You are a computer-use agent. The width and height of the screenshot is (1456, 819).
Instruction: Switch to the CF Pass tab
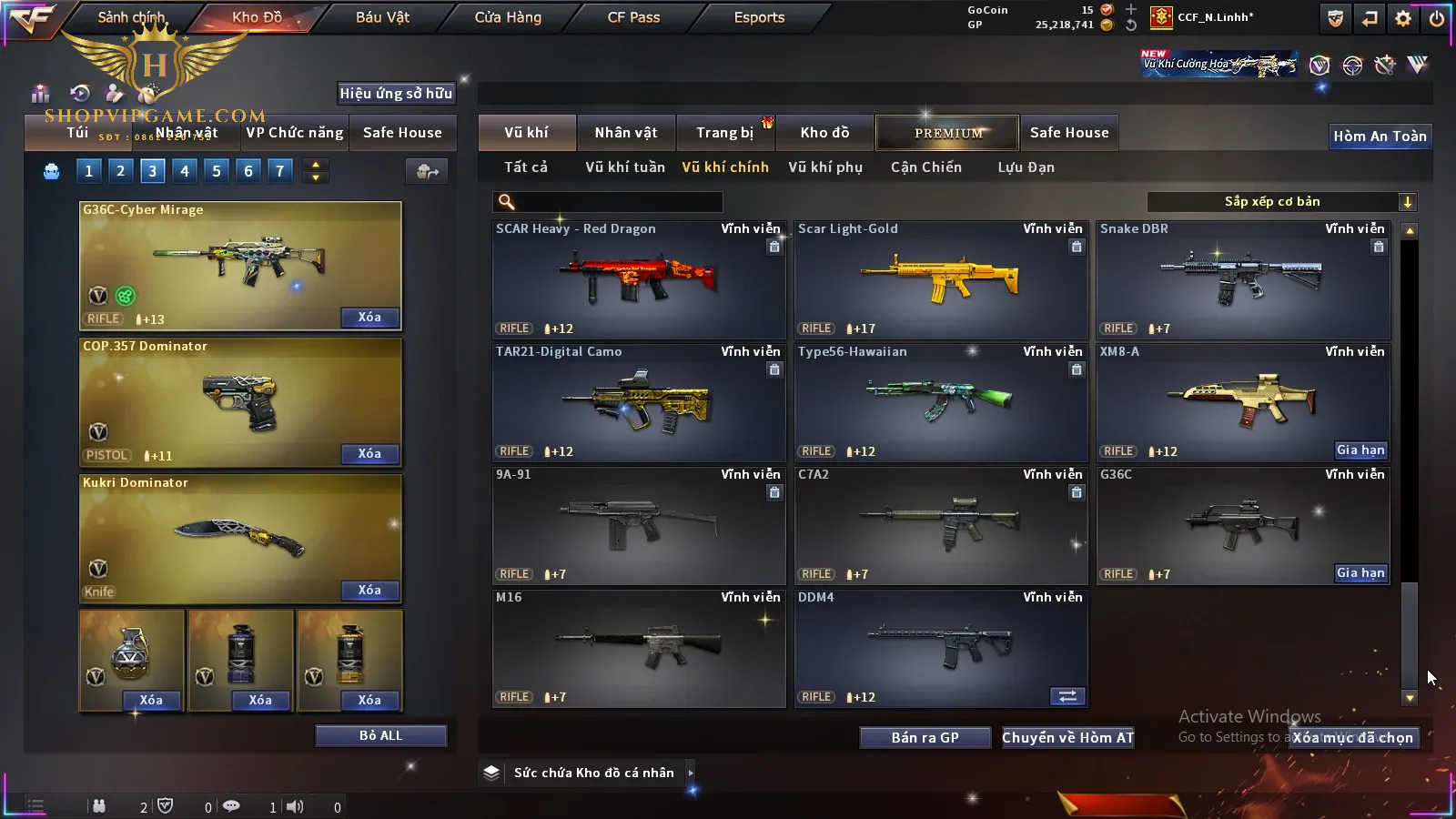tap(633, 17)
